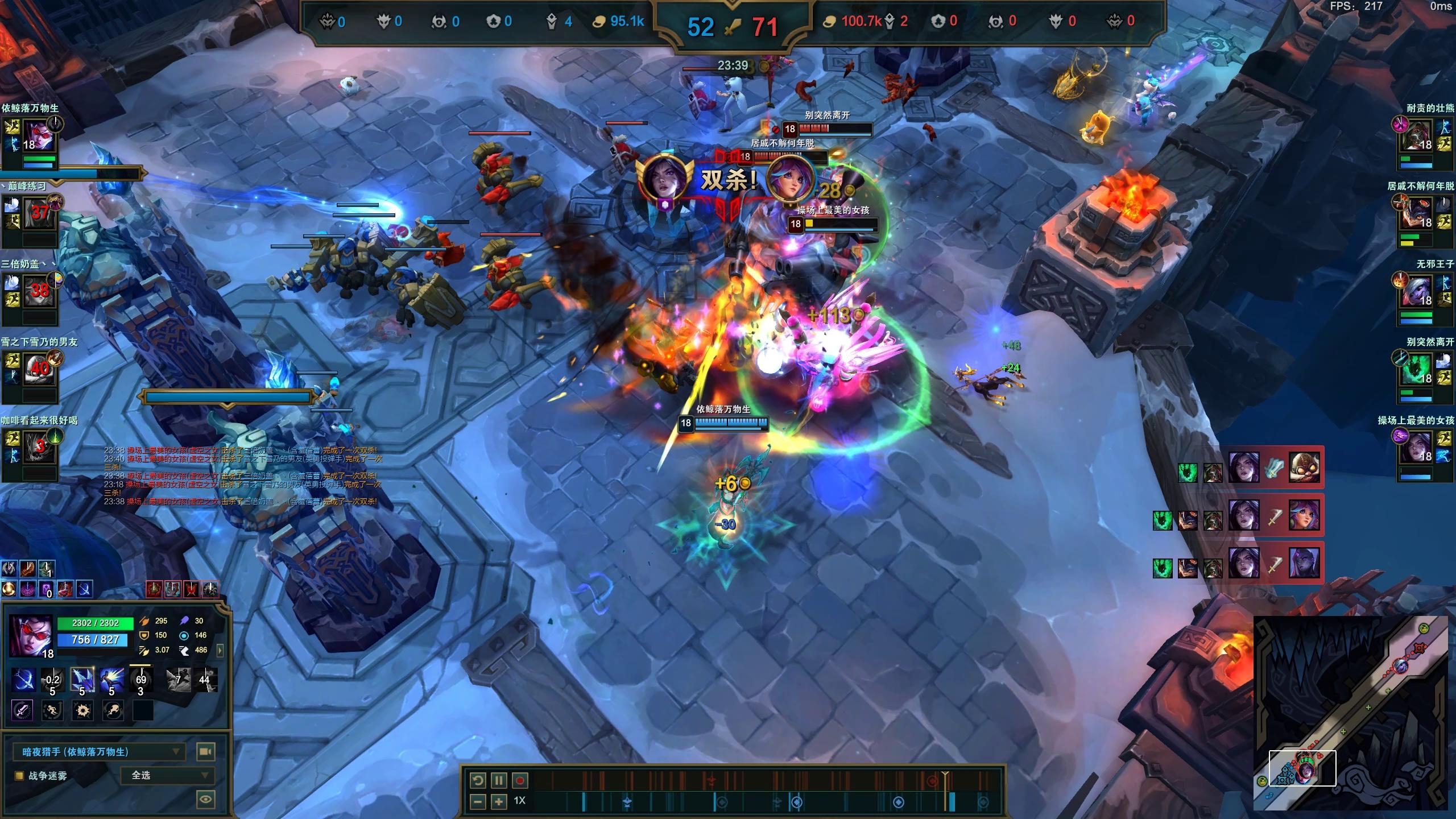Decrease replay speed with the minus button

[478, 802]
